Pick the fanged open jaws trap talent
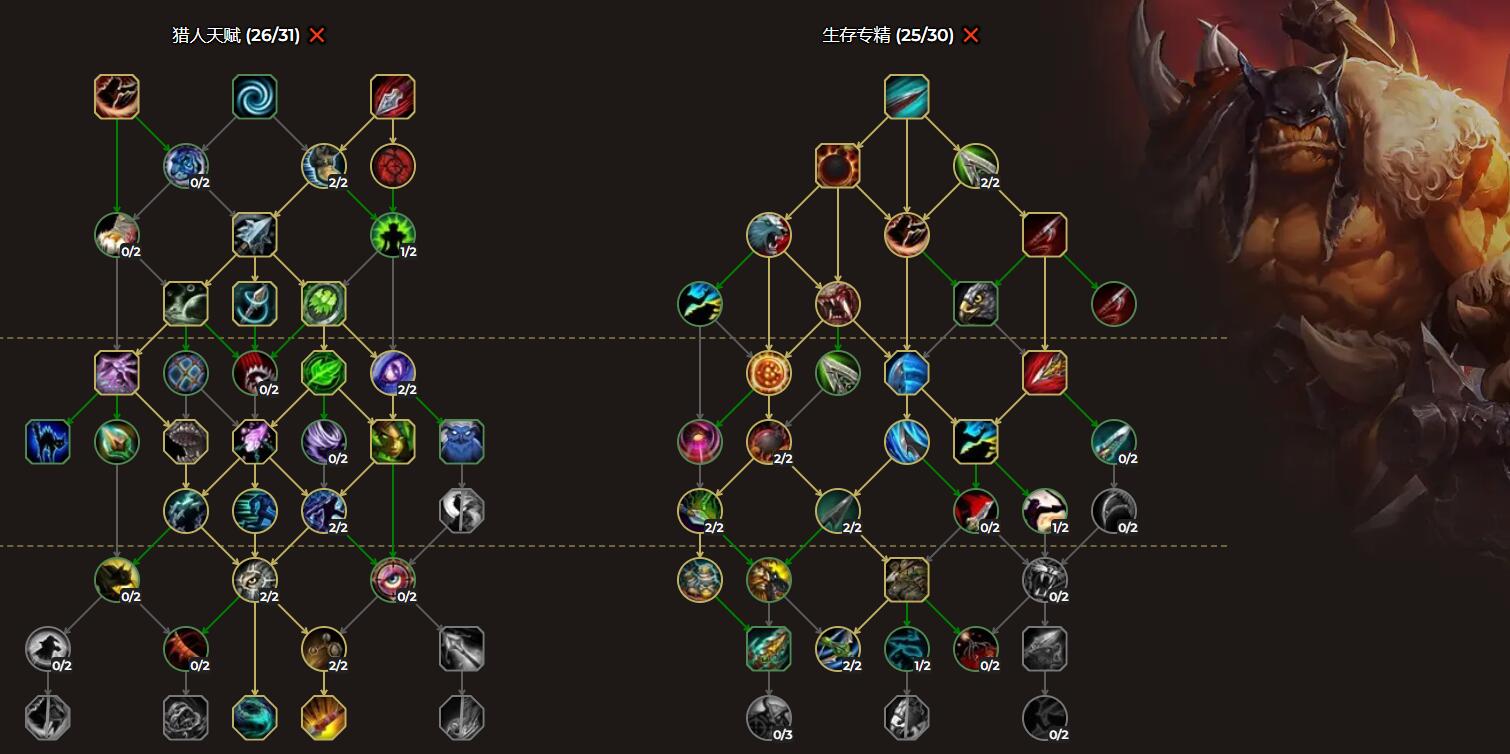The width and height of the screenshot is (1510, 754). coord(186,442)
